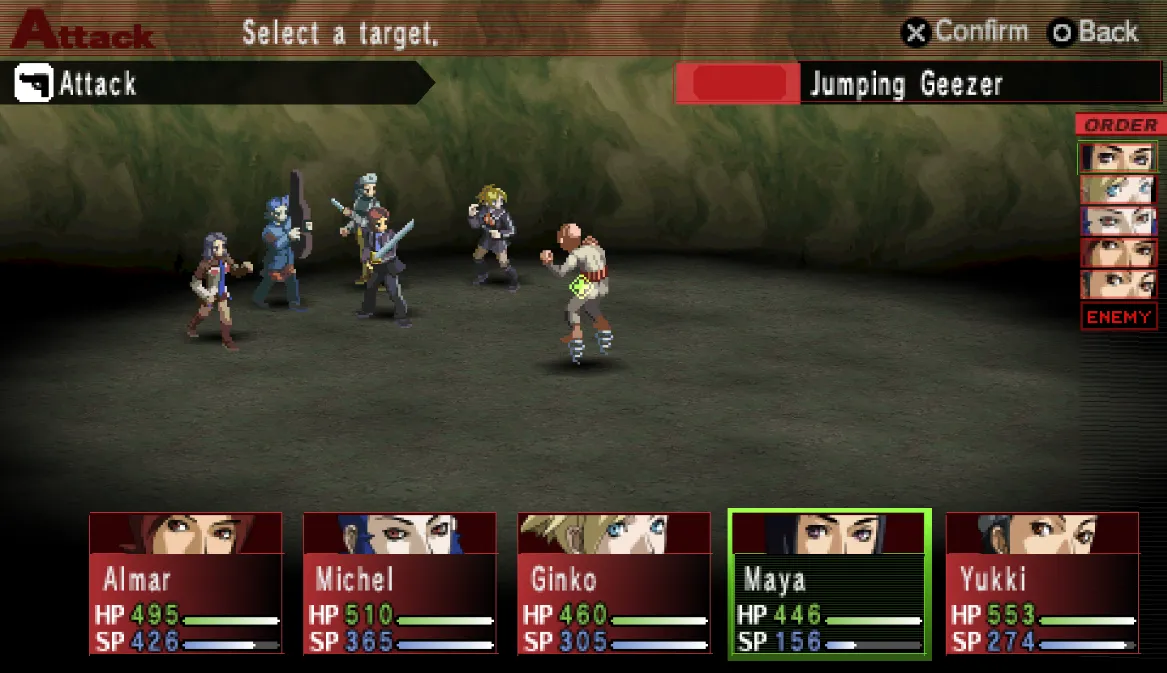Click the ORDER header above the portraits
This screenshot has width=1167, height=673.
pyautogui.click(x=1119, y=125)
